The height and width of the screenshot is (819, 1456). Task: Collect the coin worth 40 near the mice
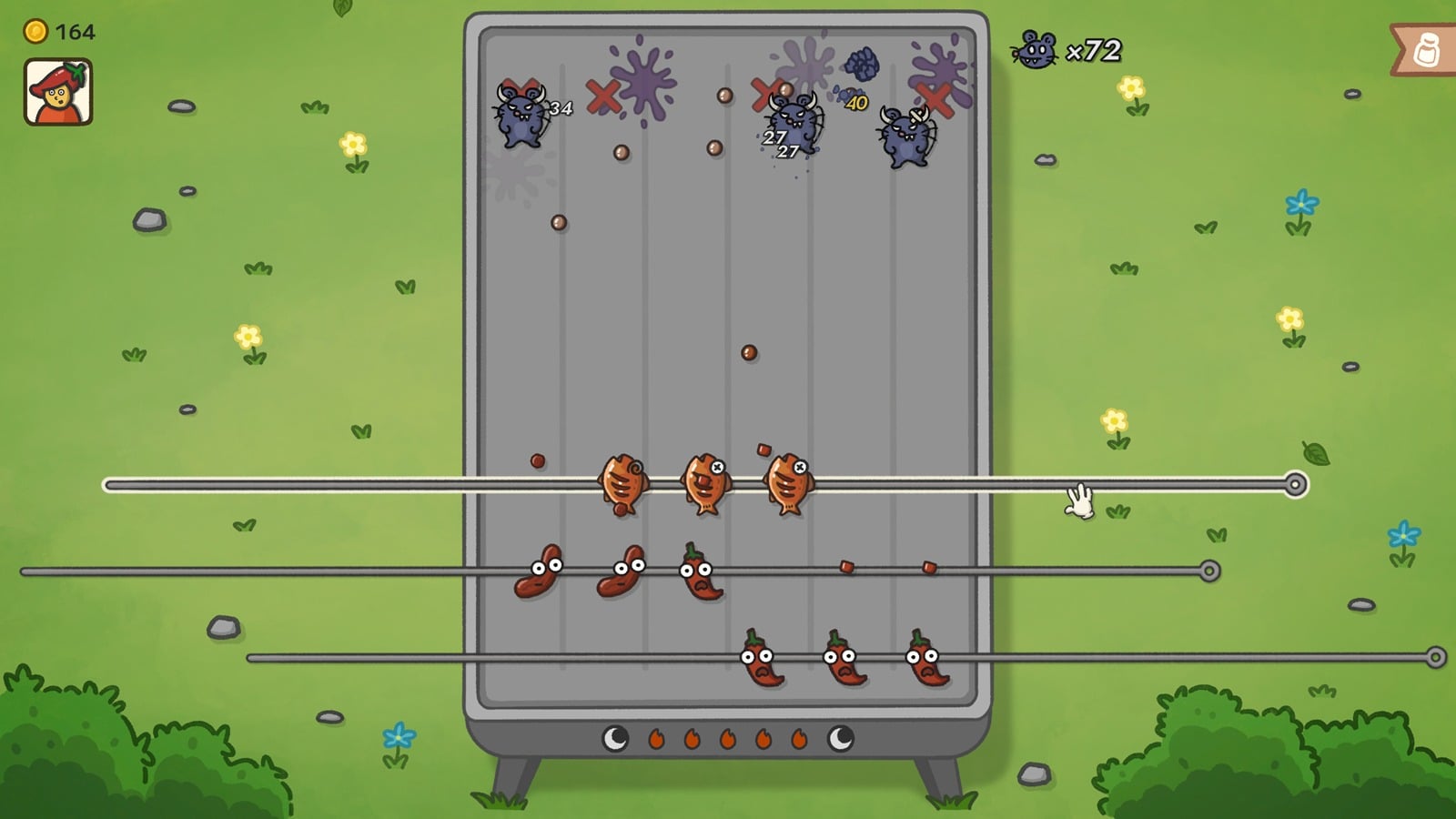point(855,102)
